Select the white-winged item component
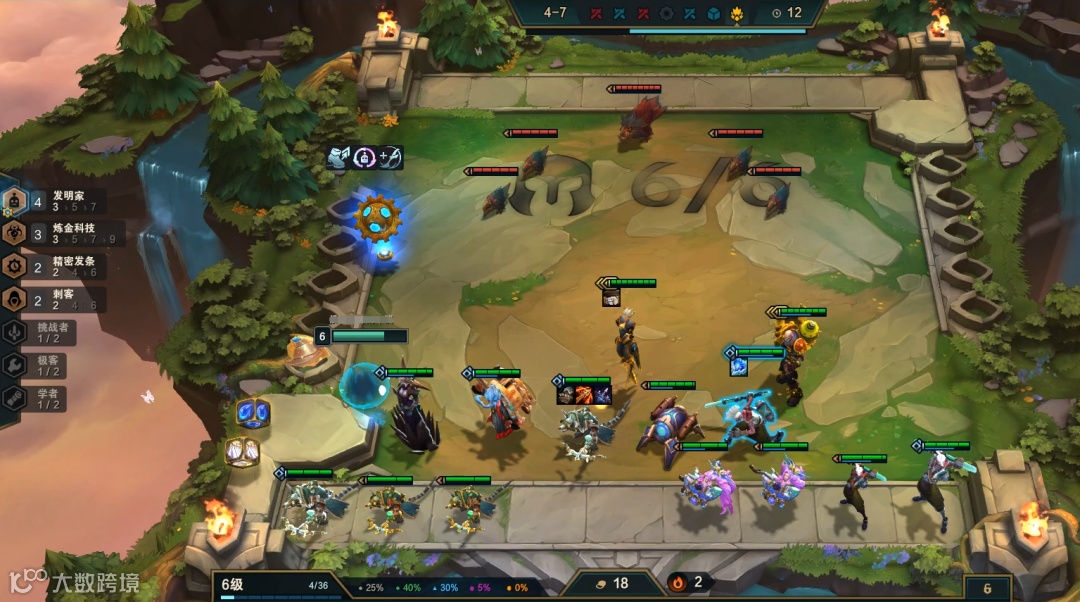The height and width of the screenshot is (602, 1080). click(241, 452)
